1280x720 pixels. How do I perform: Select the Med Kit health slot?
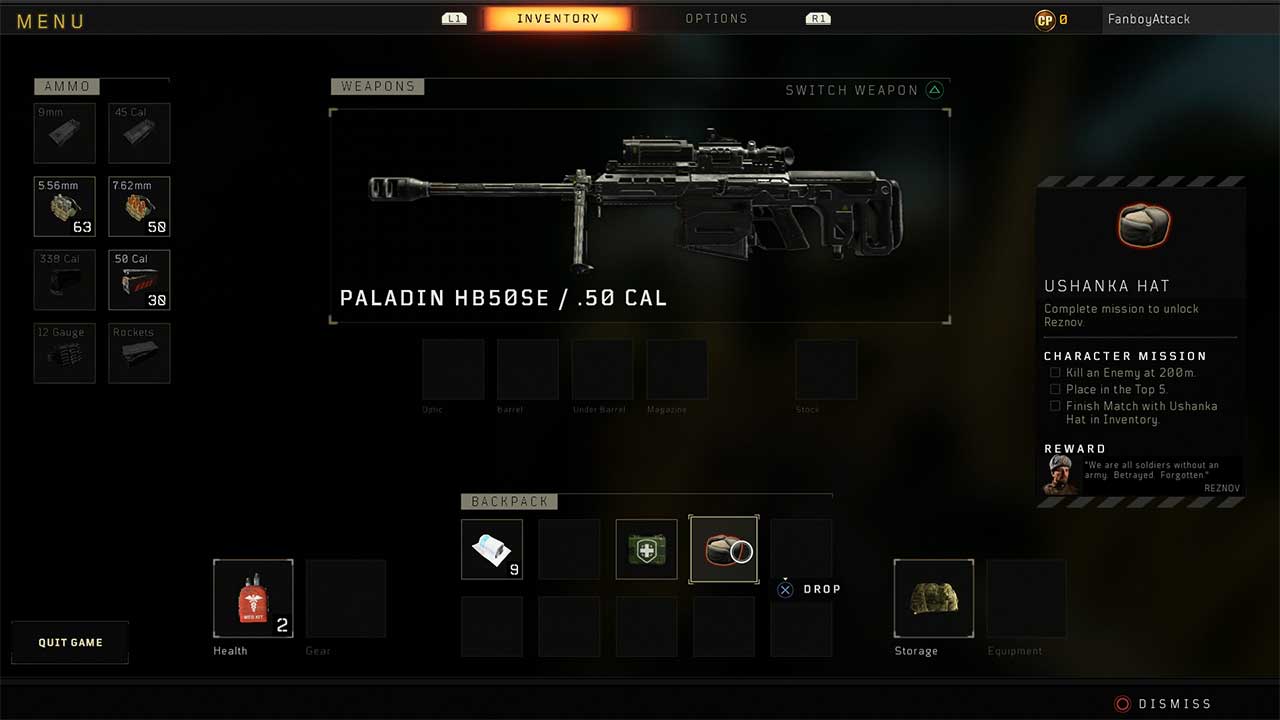point(253,598)
